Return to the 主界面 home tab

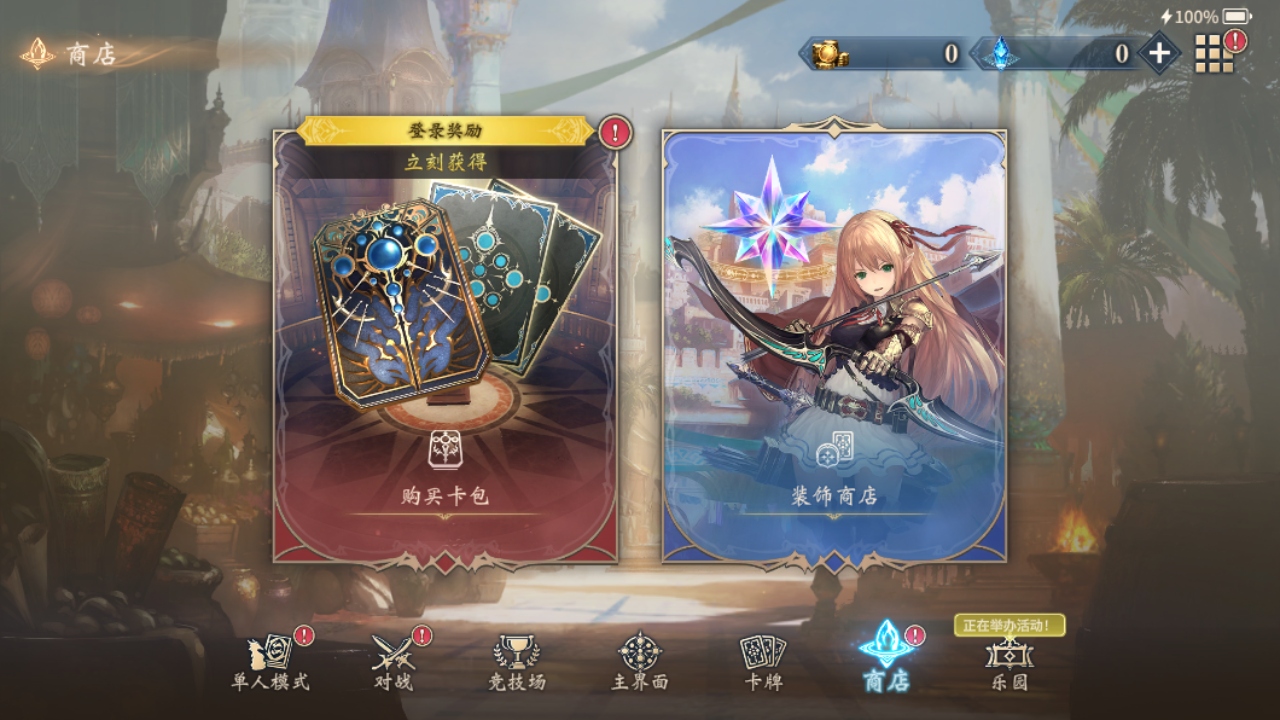click(x=640, y=662)
